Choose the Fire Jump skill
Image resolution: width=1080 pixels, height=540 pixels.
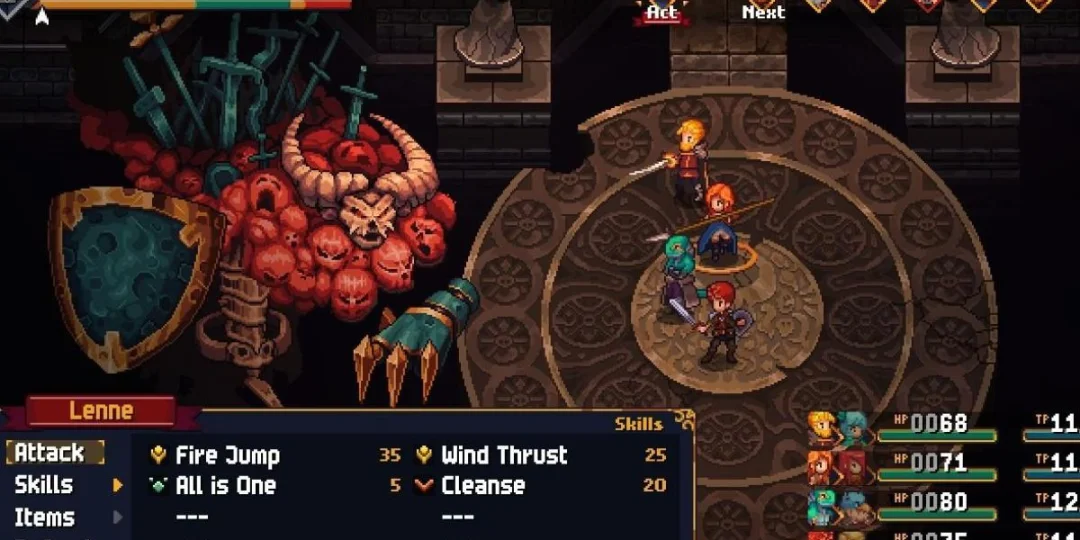pos(227,456)
